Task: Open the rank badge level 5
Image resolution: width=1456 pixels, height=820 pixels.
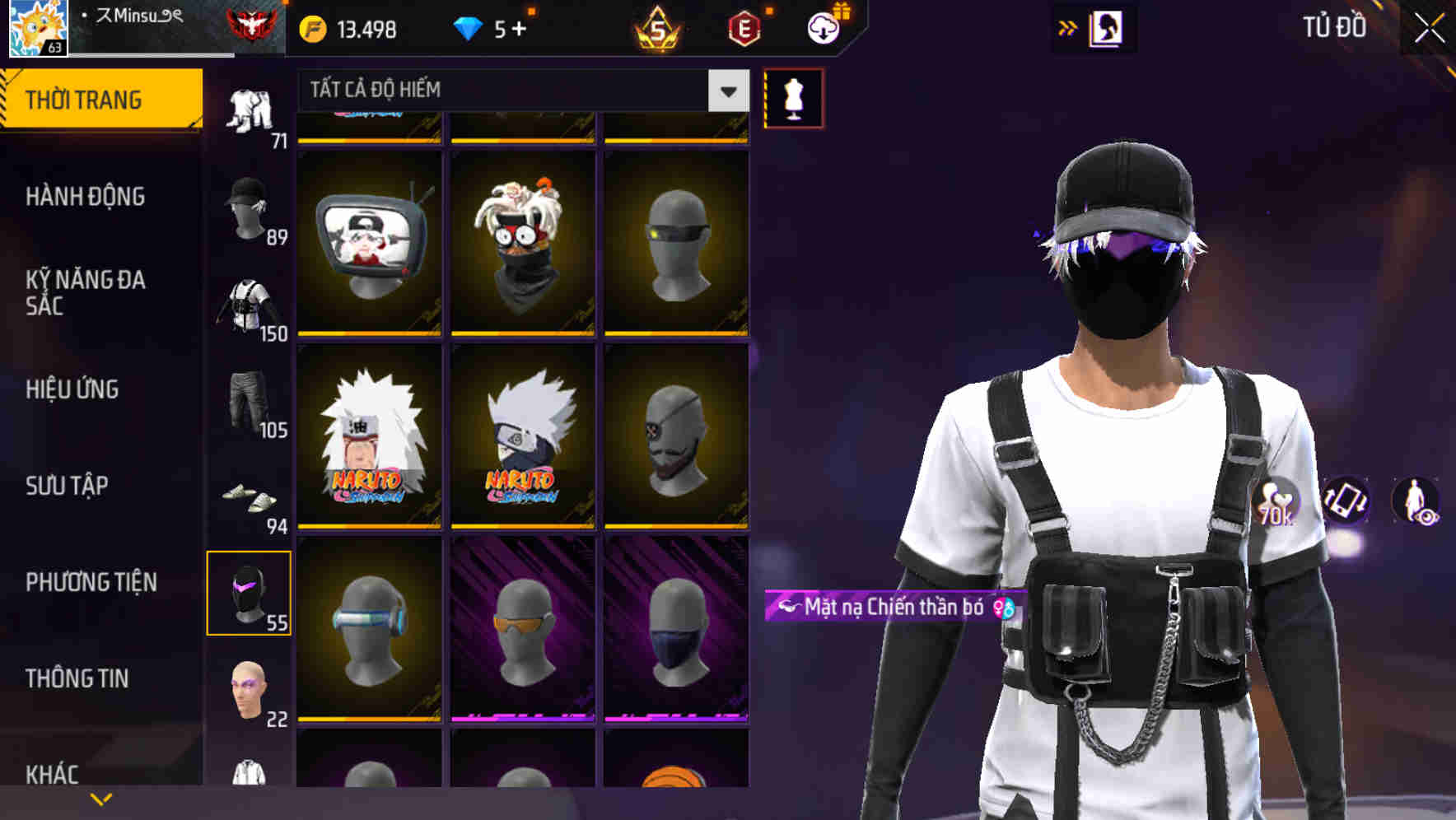Action: point(655,27)
